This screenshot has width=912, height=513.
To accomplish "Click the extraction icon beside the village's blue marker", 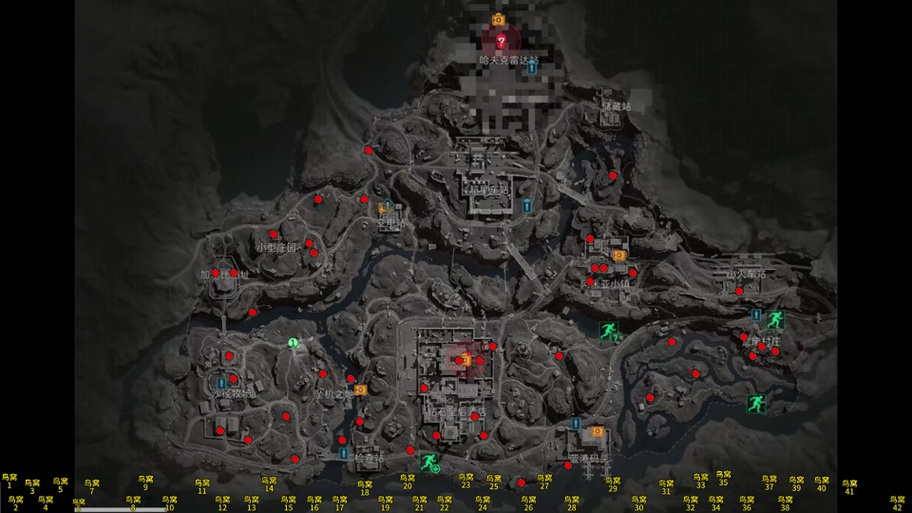I will click(775, 320).
